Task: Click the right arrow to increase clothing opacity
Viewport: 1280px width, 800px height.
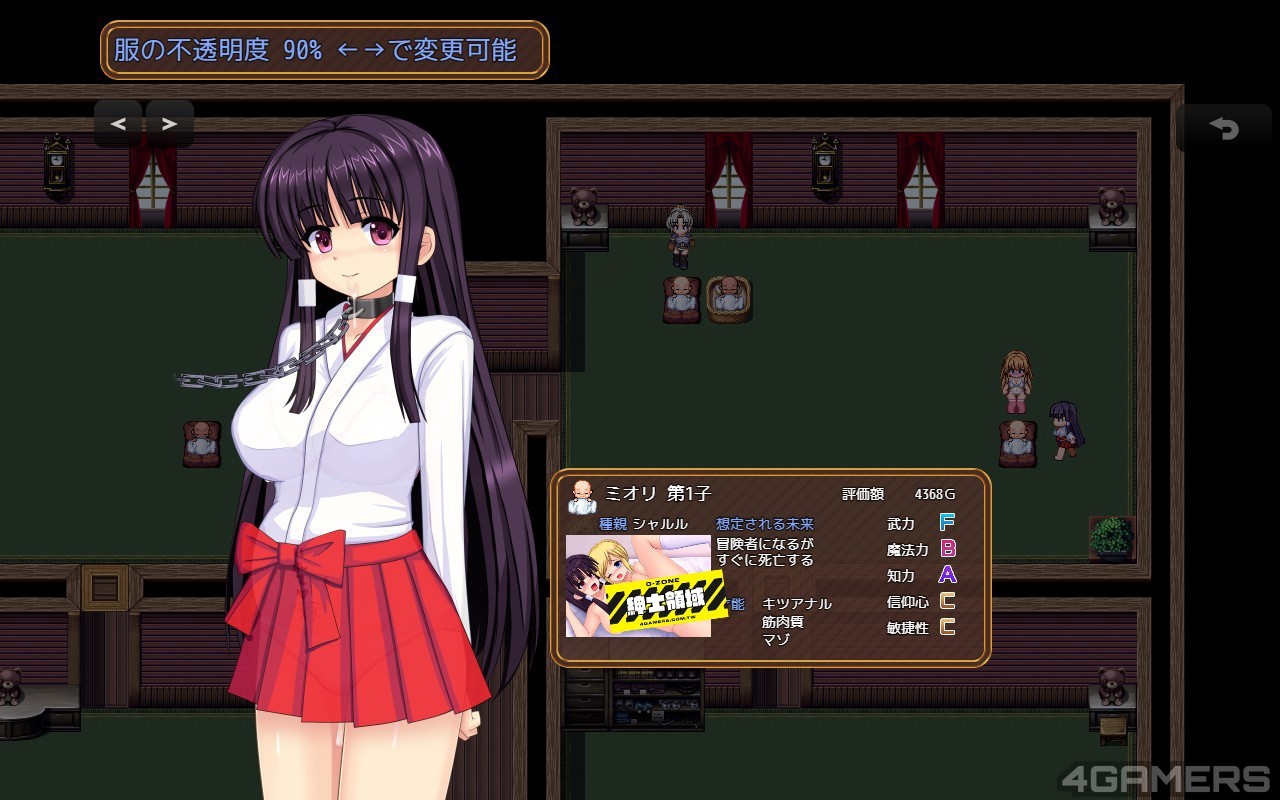Action: (169, 124)
